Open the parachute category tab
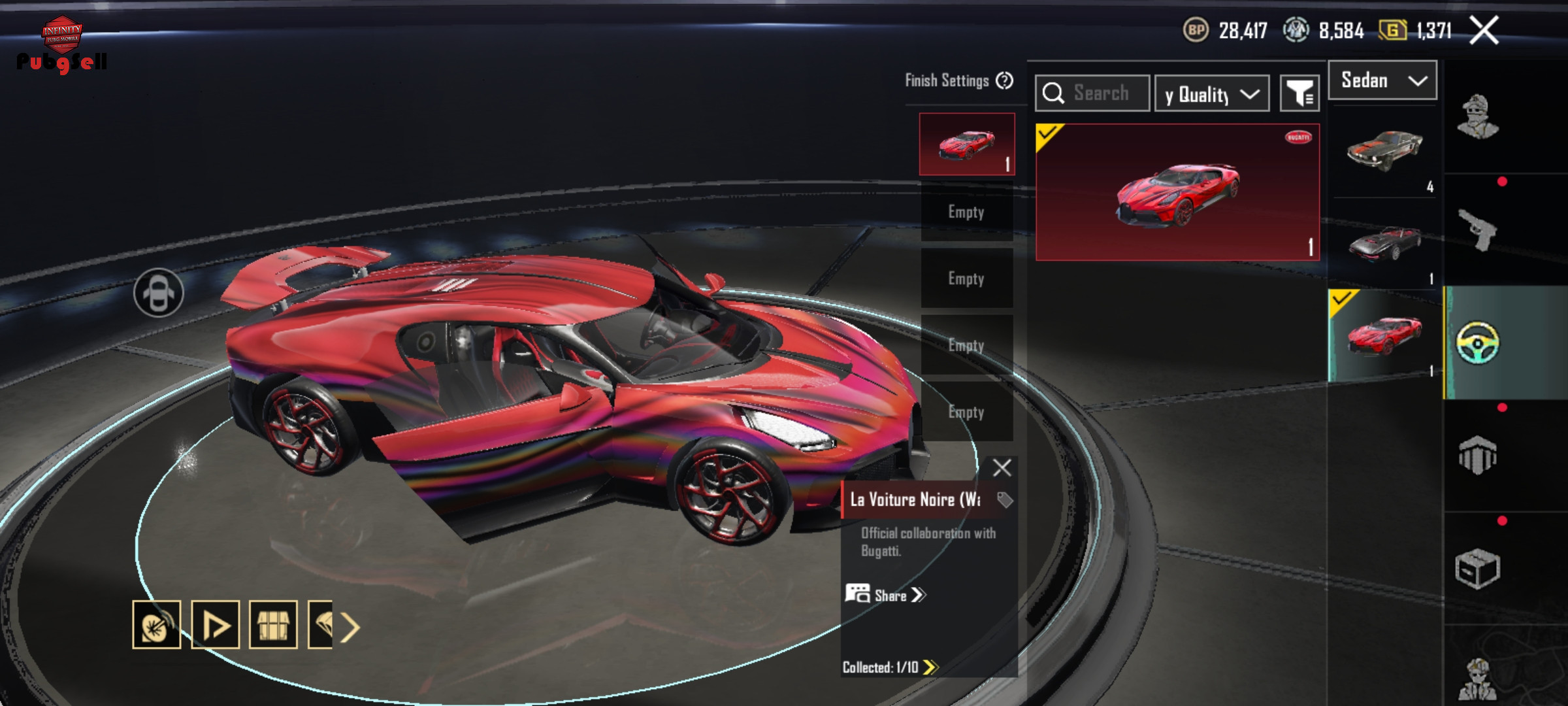1568x706 pixels. coord(1477,456)
